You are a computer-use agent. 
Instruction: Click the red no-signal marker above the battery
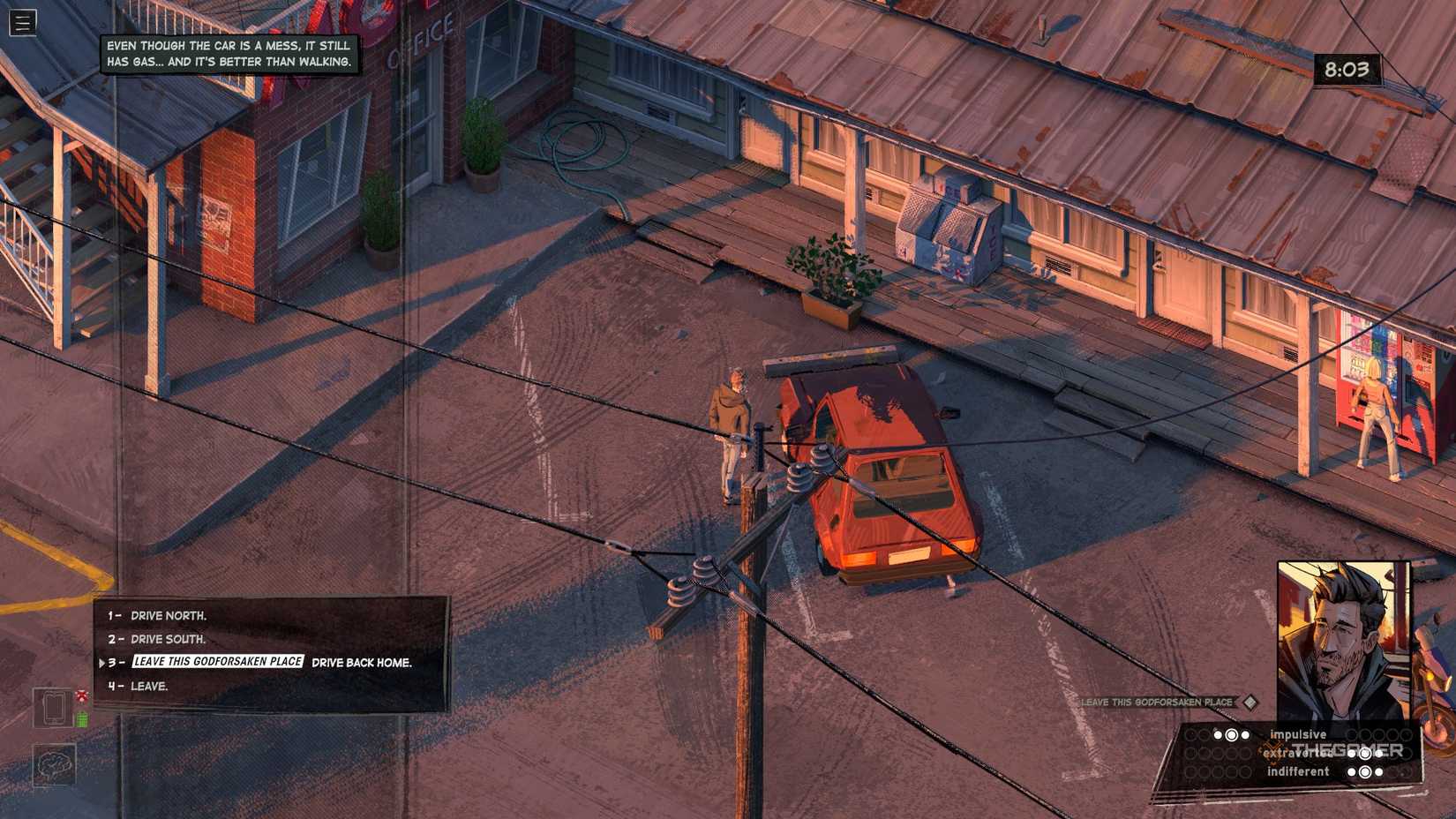click(81, 695)
